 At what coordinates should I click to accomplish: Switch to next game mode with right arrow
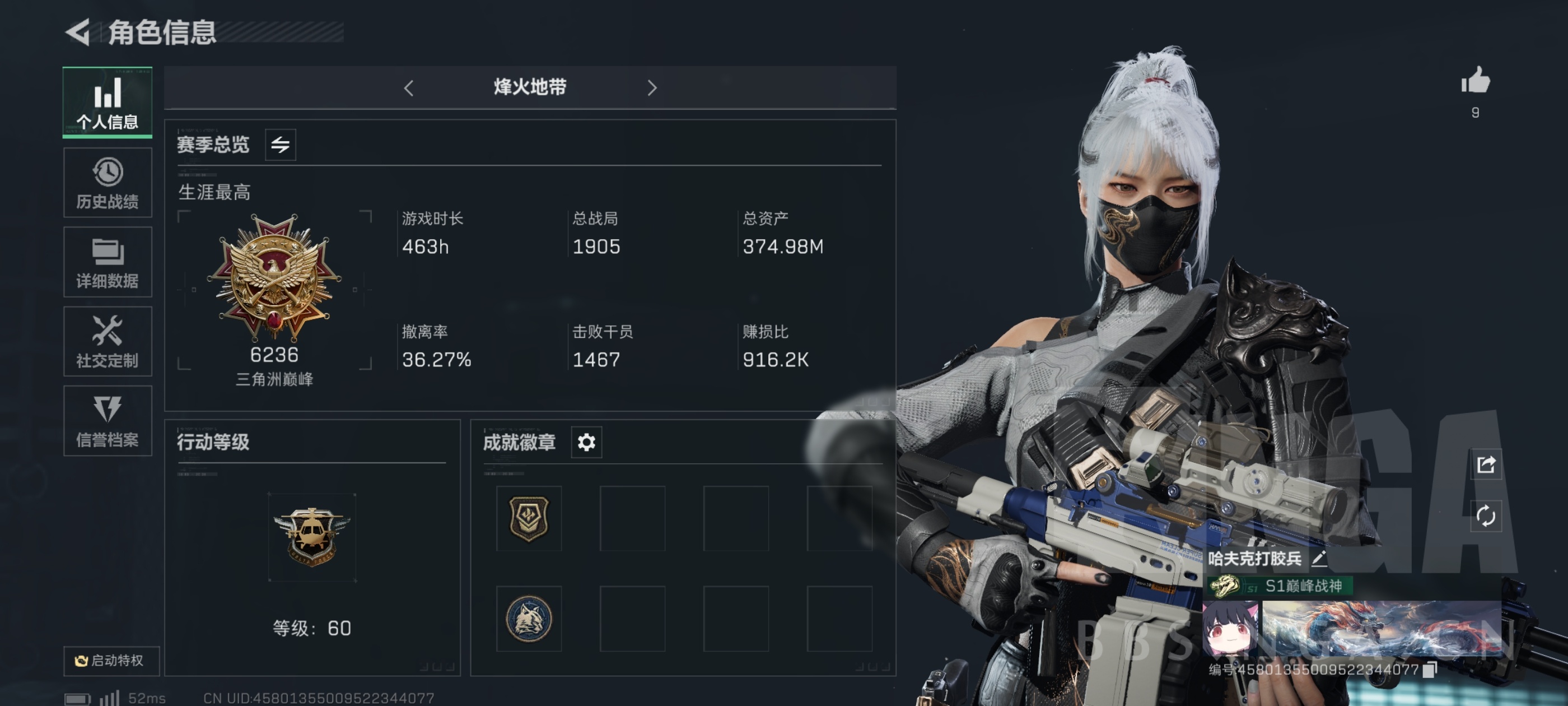652,89
